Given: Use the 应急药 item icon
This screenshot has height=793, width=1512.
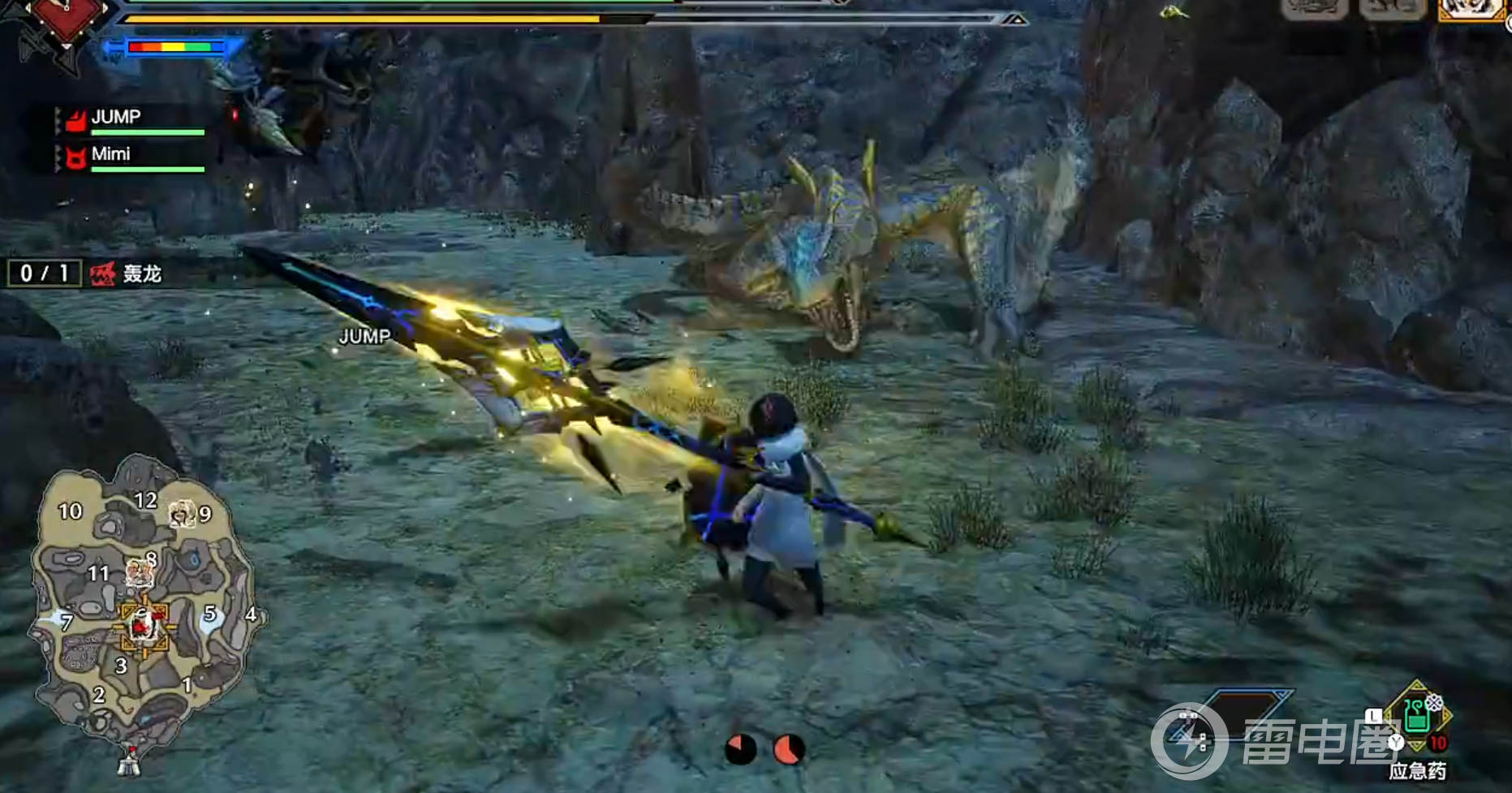Looking at the screenshot, I should (x=1416, y=716).
